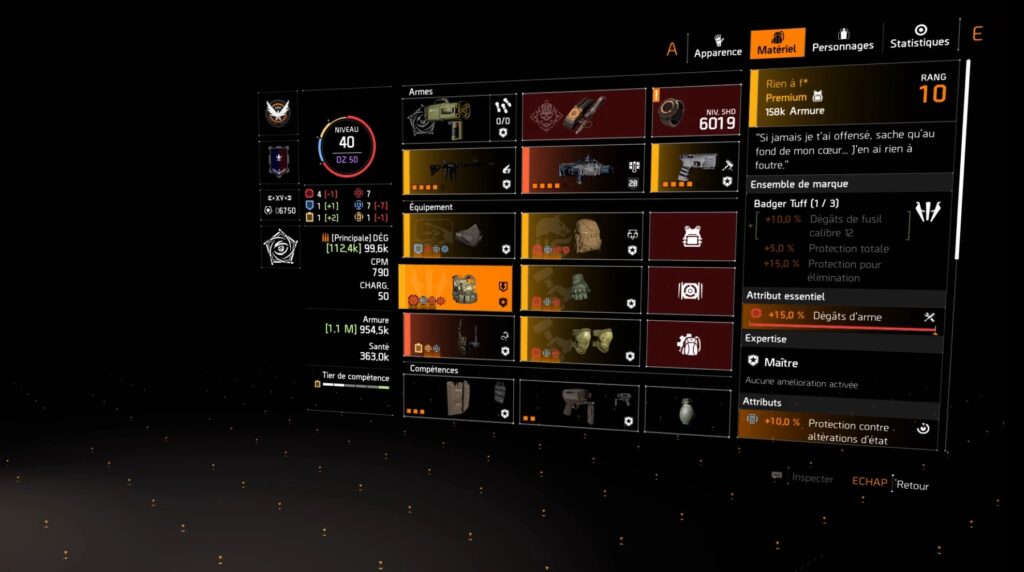The width and height of the screenshot is (1024, 572).
Task: Select the ballistic shield skill slot
Action: 459,397
